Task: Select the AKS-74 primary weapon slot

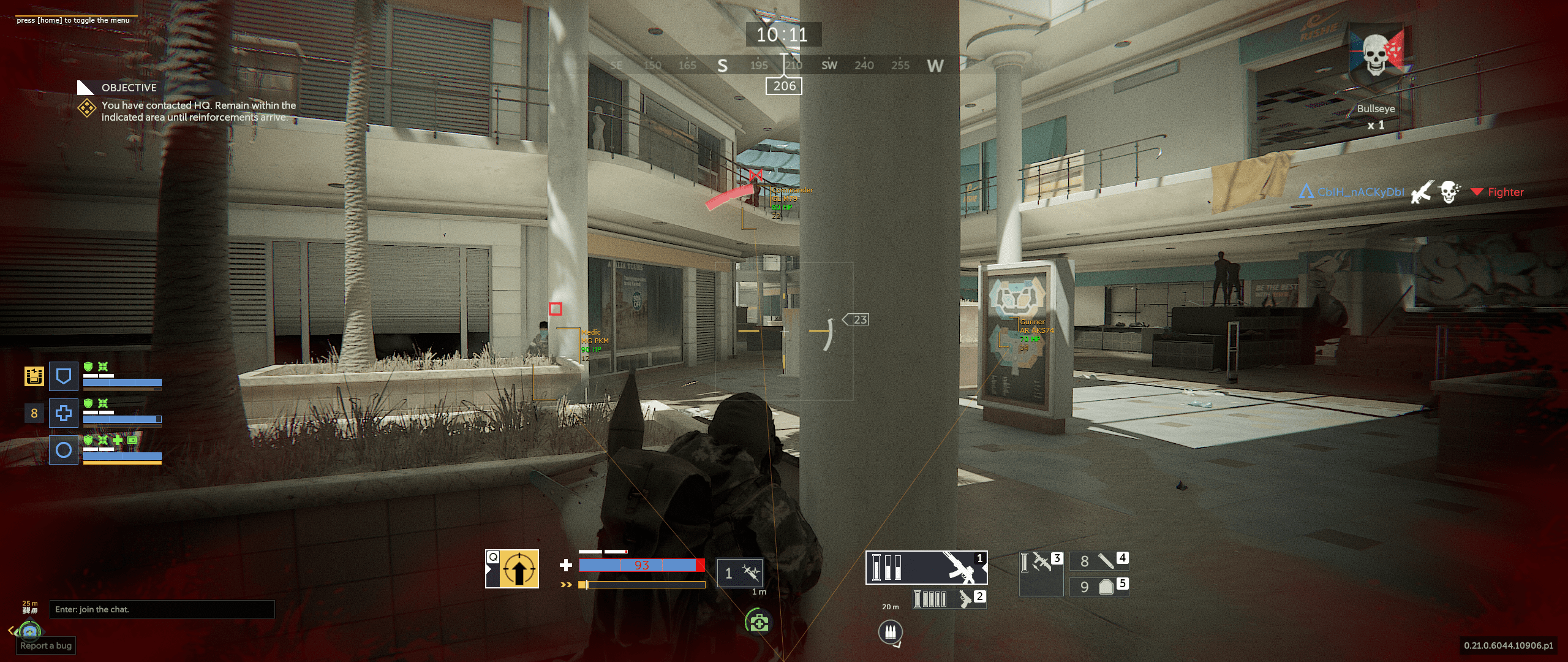Action: point(926,568)
